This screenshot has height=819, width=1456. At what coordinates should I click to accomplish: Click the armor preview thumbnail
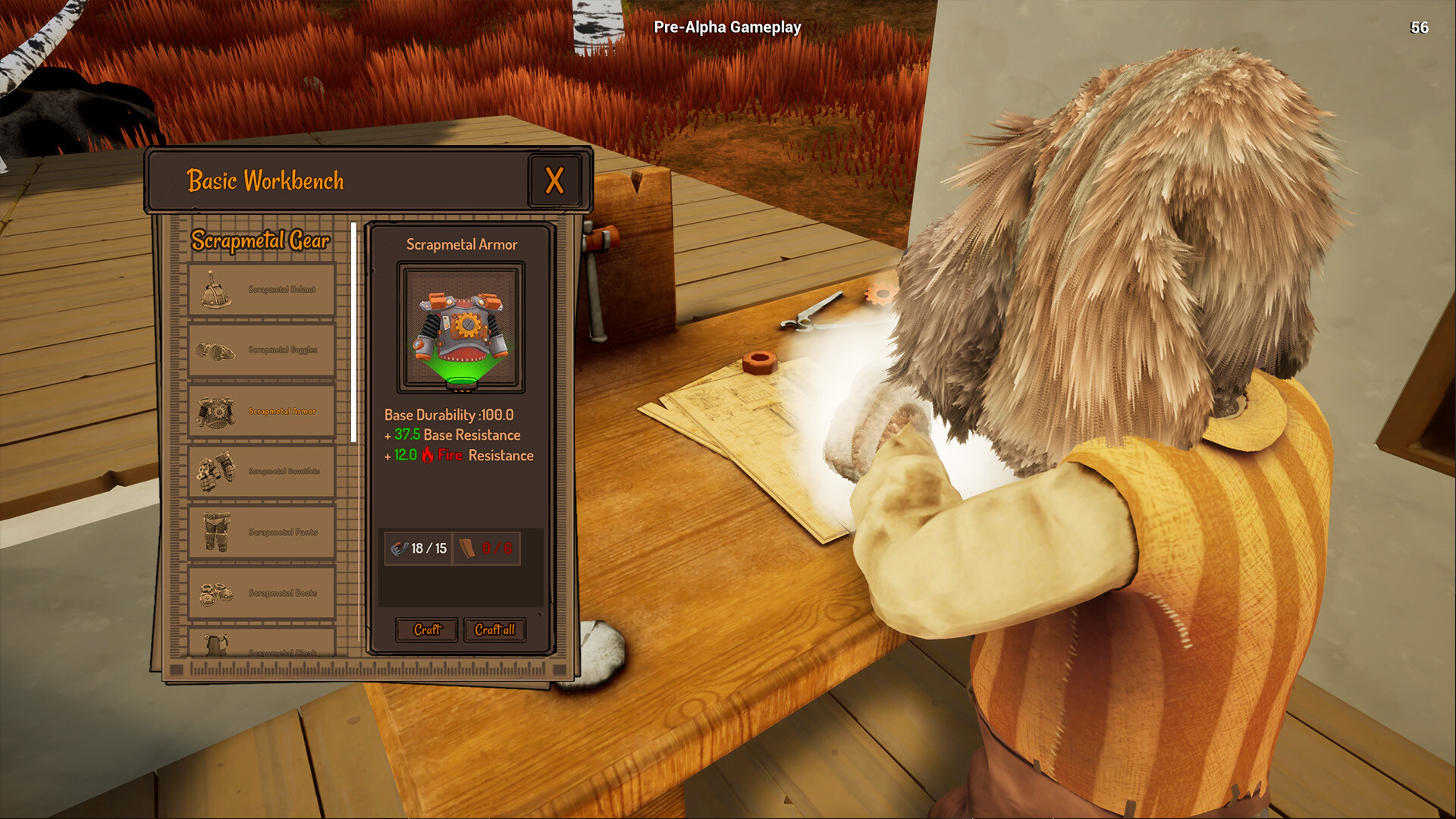click(x=460, y=326)
